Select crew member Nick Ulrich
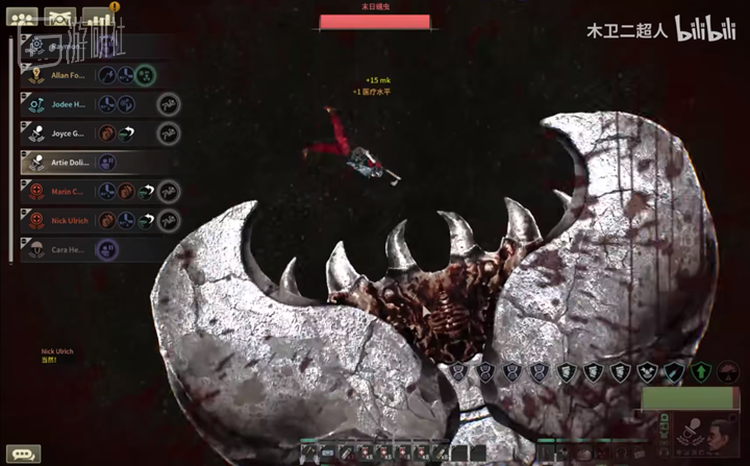The height and width of the screenshot is (466, 750). pos(68,220)
